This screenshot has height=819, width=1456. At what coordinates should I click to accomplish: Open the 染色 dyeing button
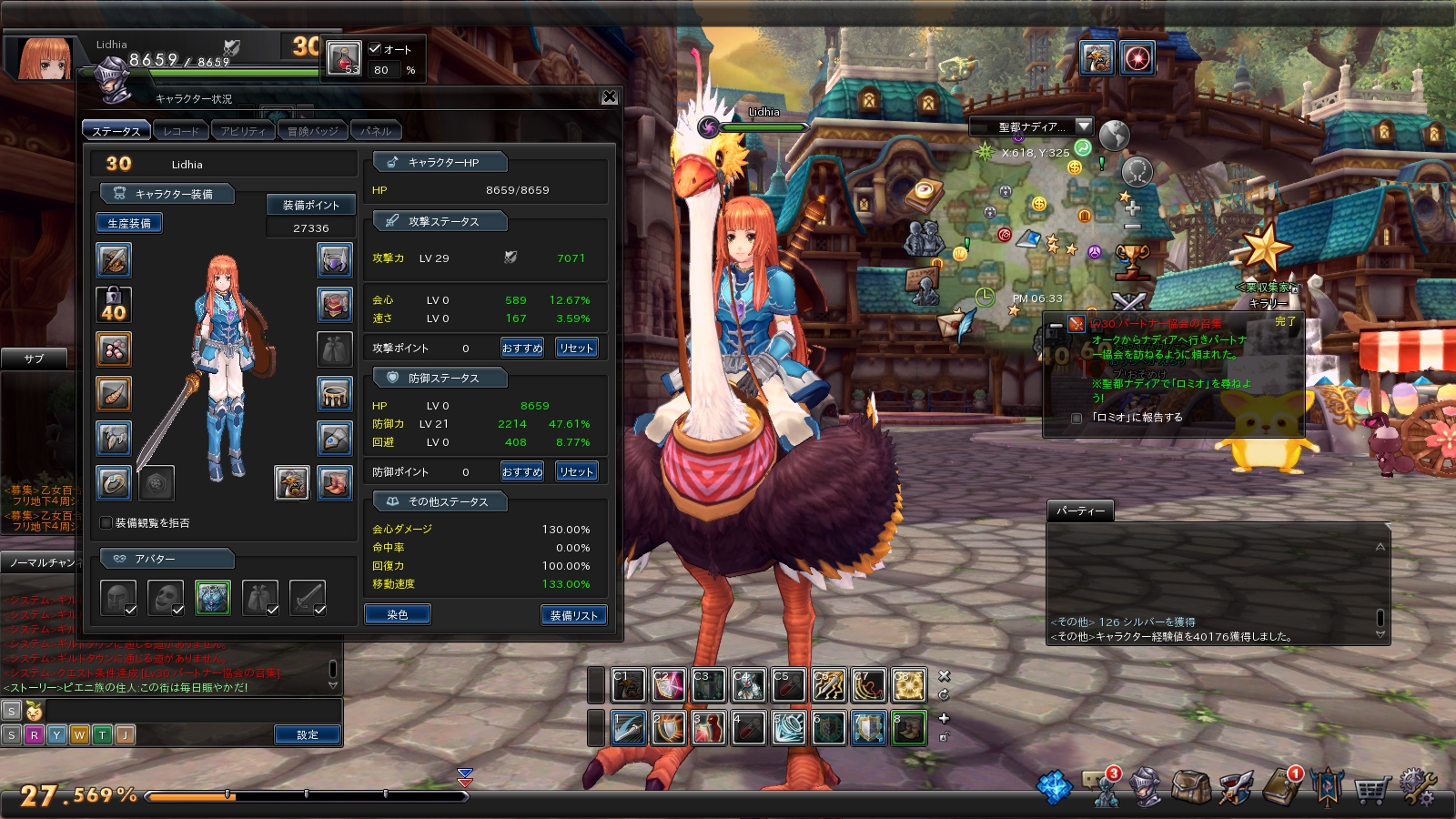pos(398,614)
